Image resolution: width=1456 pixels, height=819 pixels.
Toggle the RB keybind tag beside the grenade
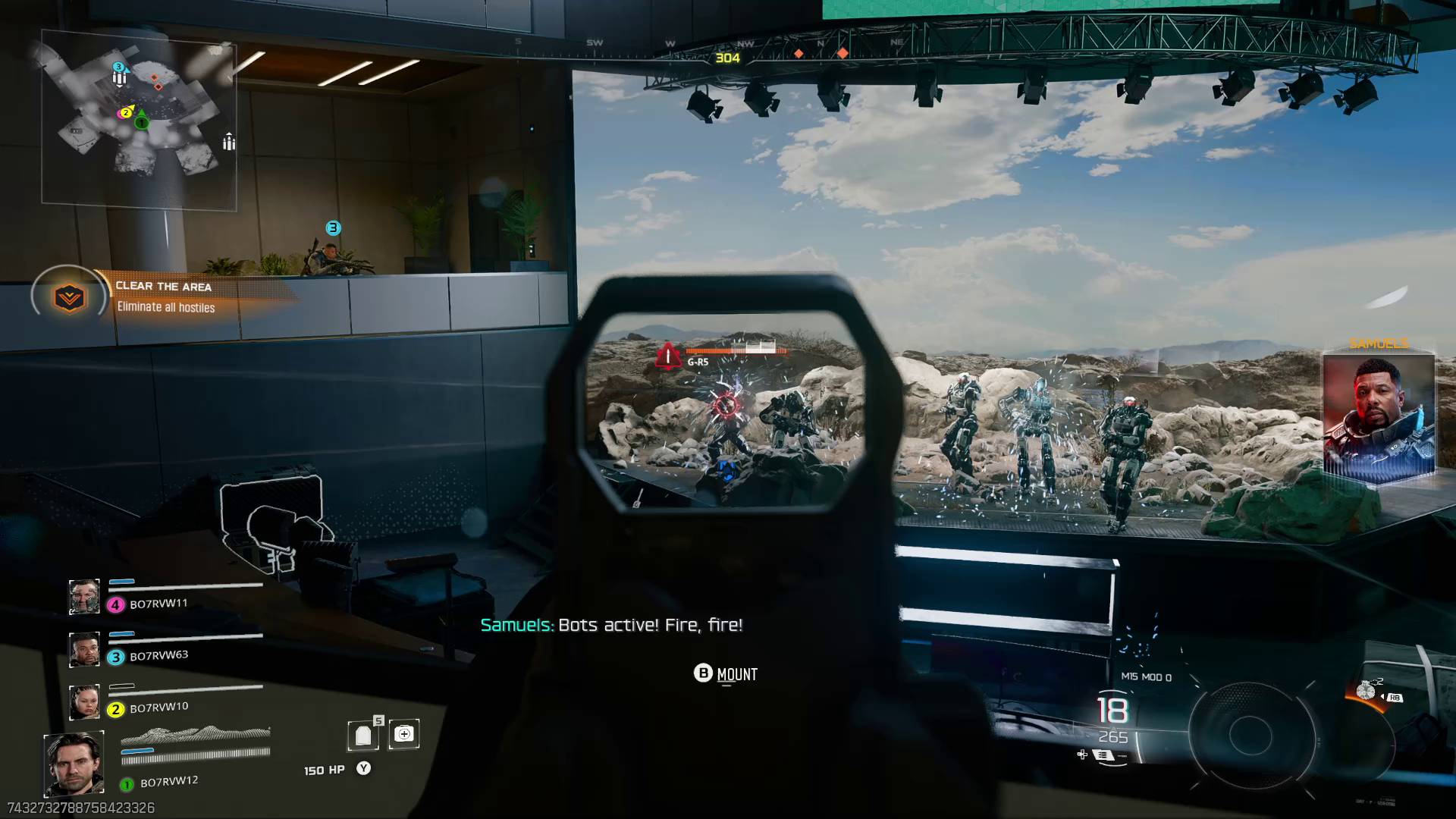point(1395,698)
